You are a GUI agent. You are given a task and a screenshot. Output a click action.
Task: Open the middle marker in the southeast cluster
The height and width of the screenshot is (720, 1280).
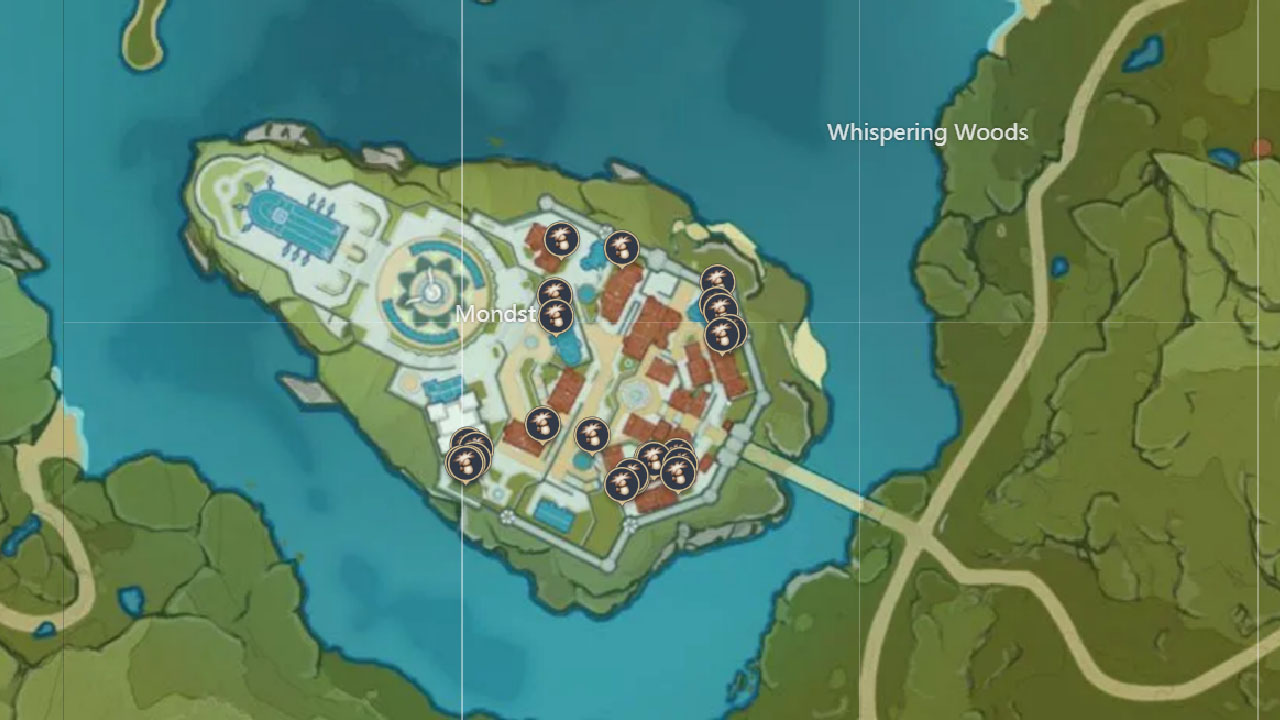click(x=651, y=457)
